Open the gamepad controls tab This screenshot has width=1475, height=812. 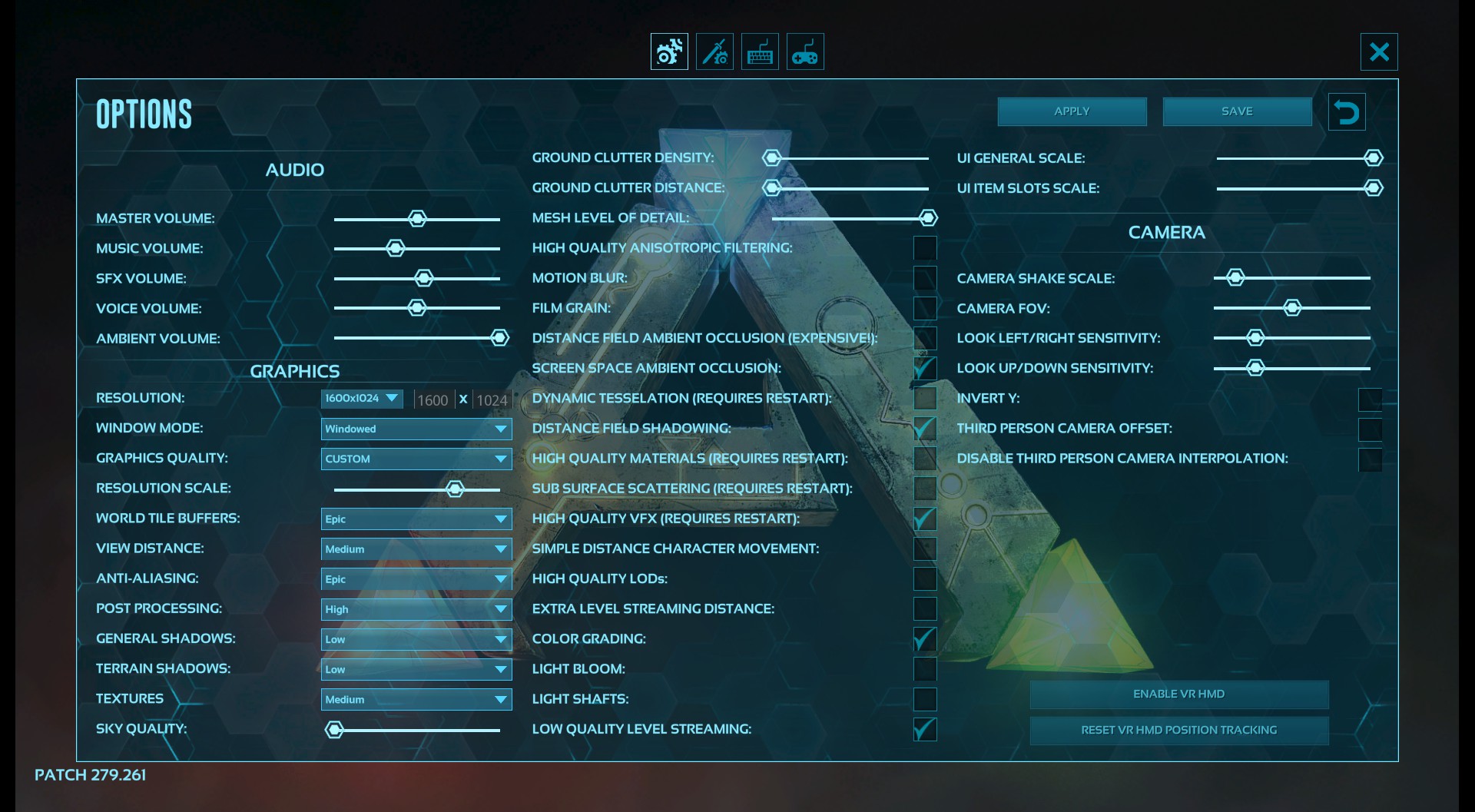click(x=805, y=52)
